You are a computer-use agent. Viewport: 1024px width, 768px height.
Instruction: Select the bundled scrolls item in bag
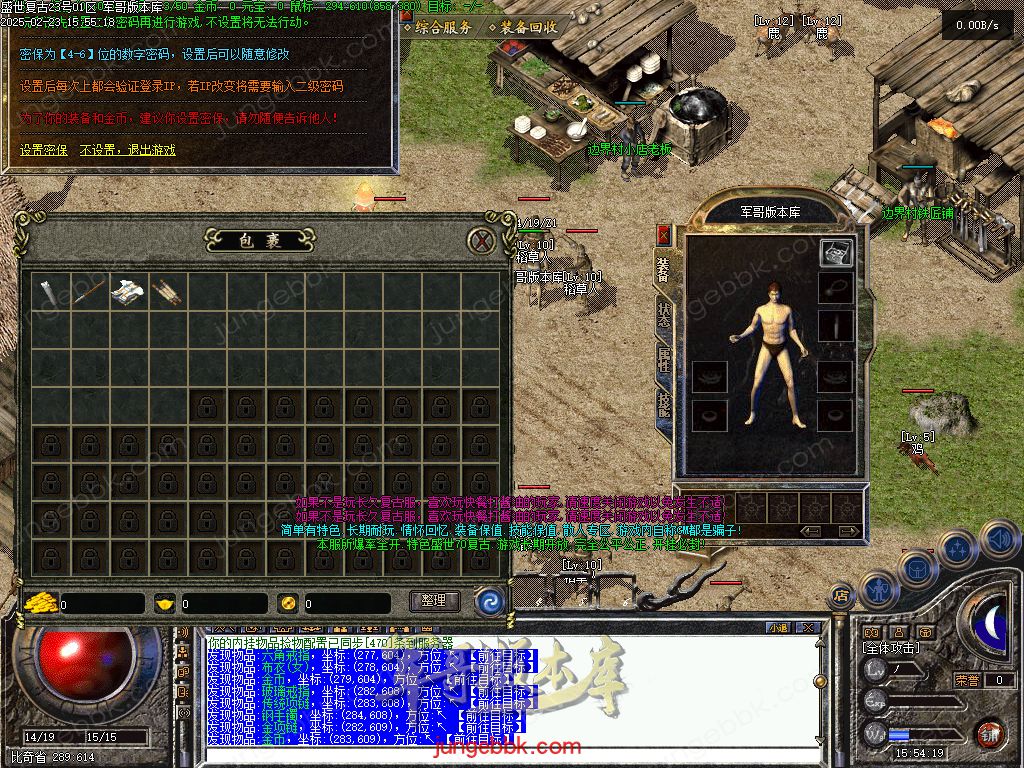pos(166,291)
